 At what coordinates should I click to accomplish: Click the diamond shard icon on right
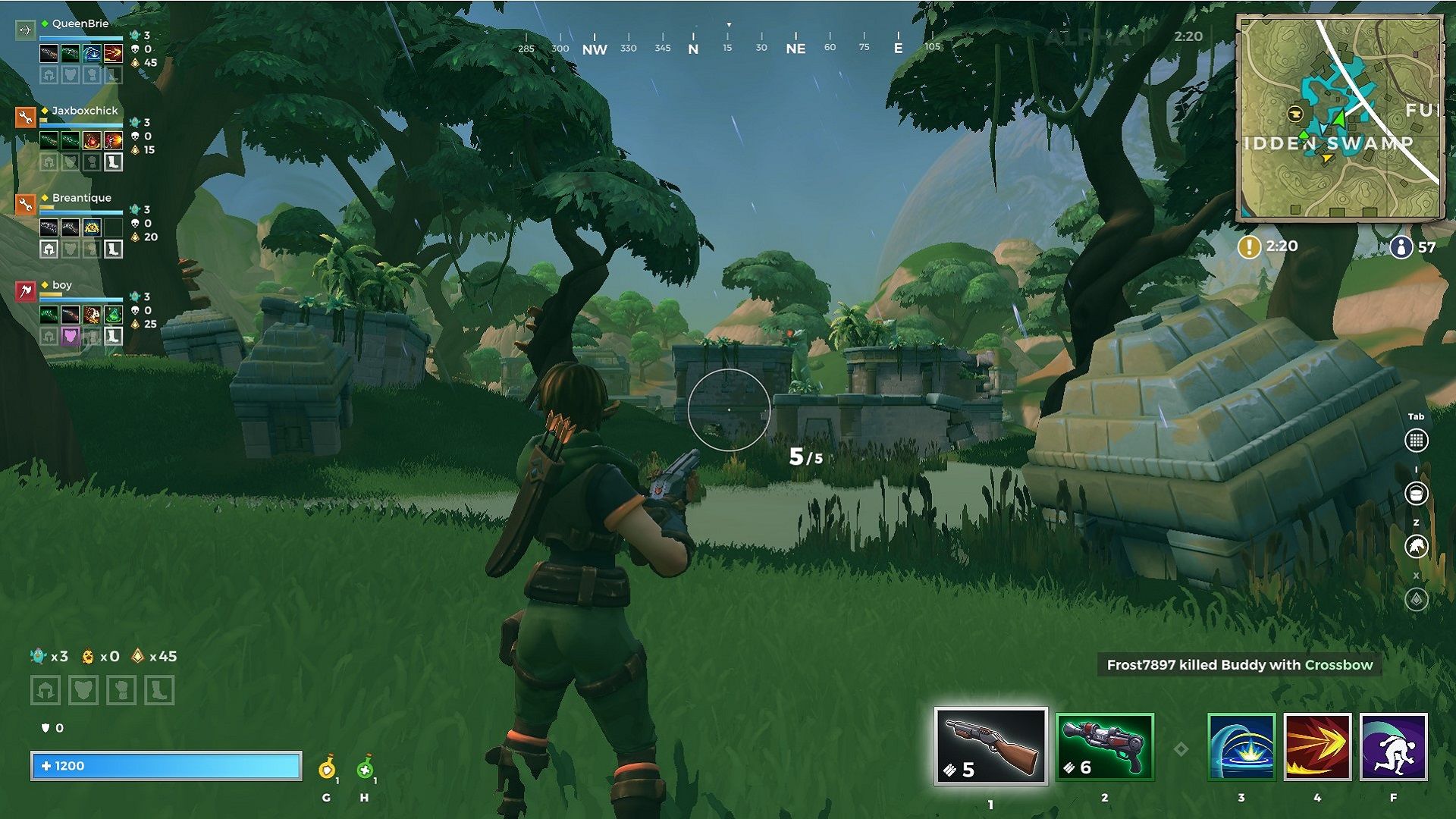[1416, 600]
